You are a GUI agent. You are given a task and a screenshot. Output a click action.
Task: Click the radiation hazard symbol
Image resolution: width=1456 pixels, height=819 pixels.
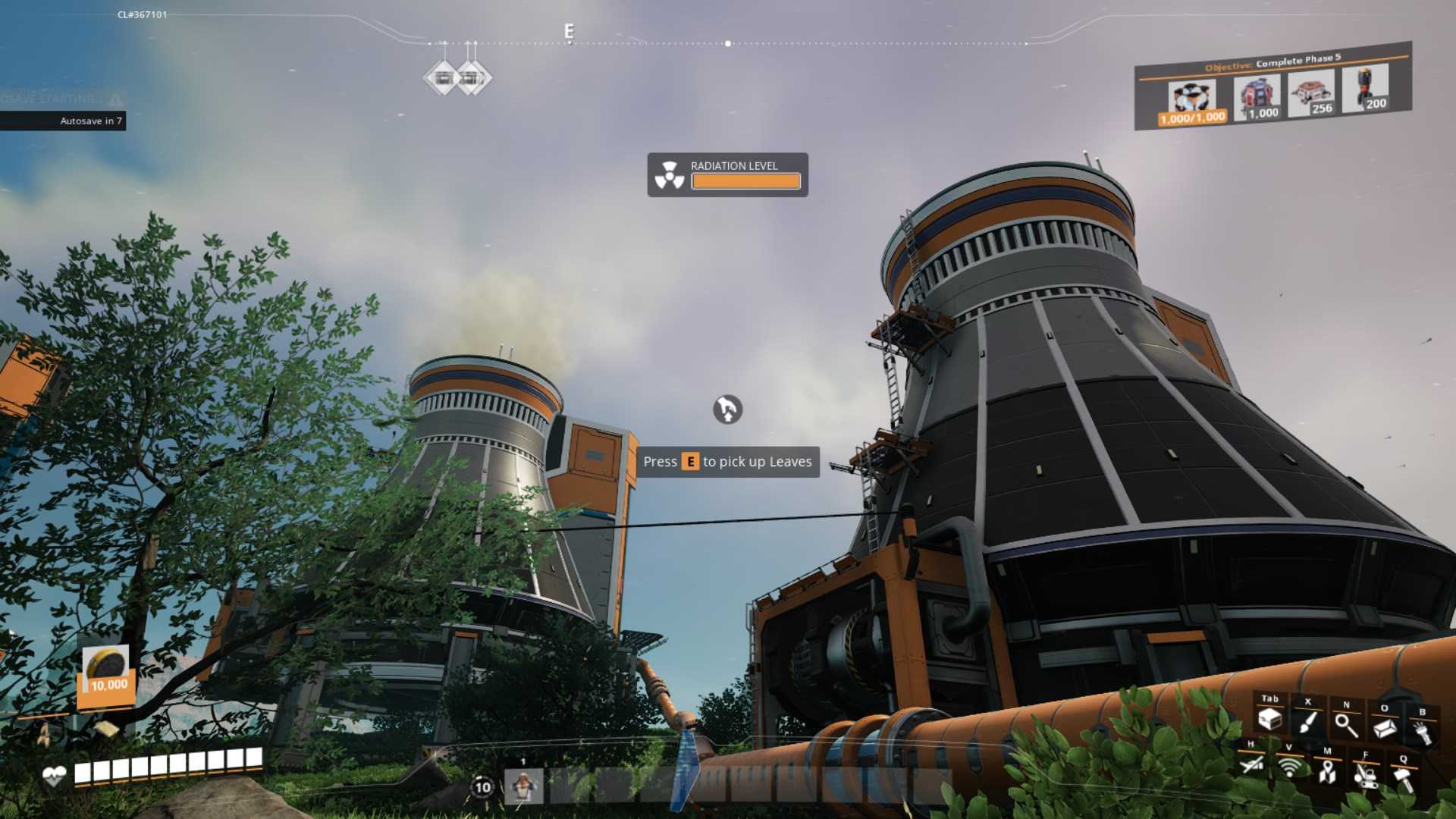click(x=670, y=174)
